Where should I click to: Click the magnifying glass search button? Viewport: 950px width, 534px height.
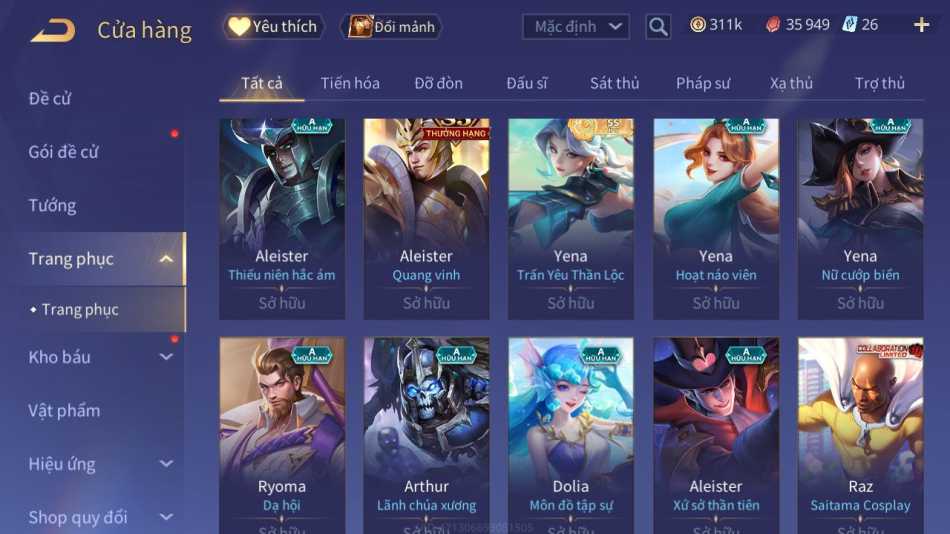click(658, 27)
